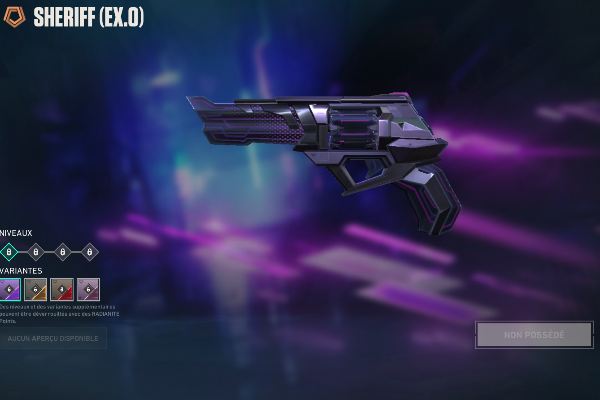The width and height of the screenshot is (600, 400).
Task: Select the highlighted first level diamond
Action: pos(9,252)
